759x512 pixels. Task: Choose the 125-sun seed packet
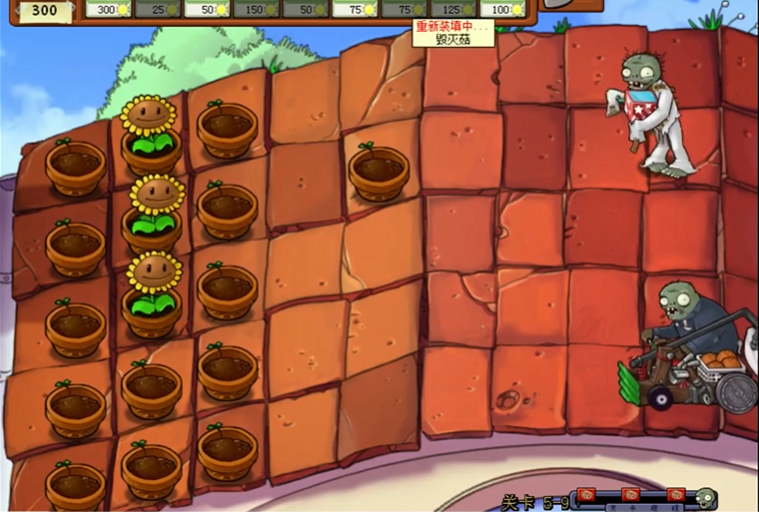click(x=453, y=9)
